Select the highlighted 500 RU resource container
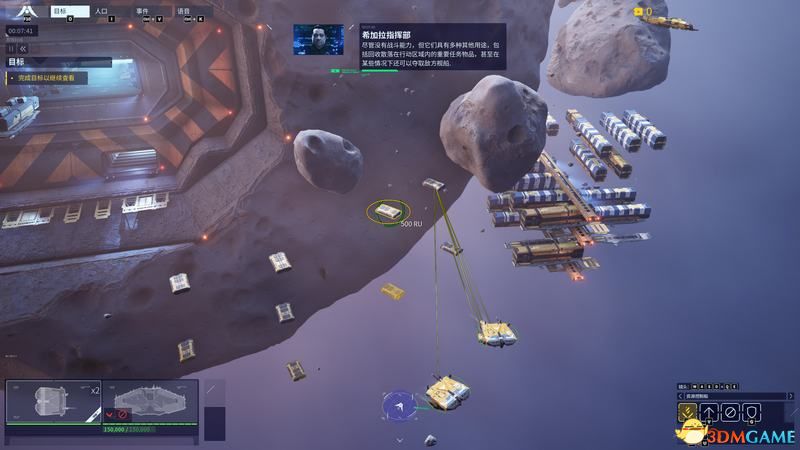Image resolution: width=800 pixels, height=450 pixels. point(387,211)
